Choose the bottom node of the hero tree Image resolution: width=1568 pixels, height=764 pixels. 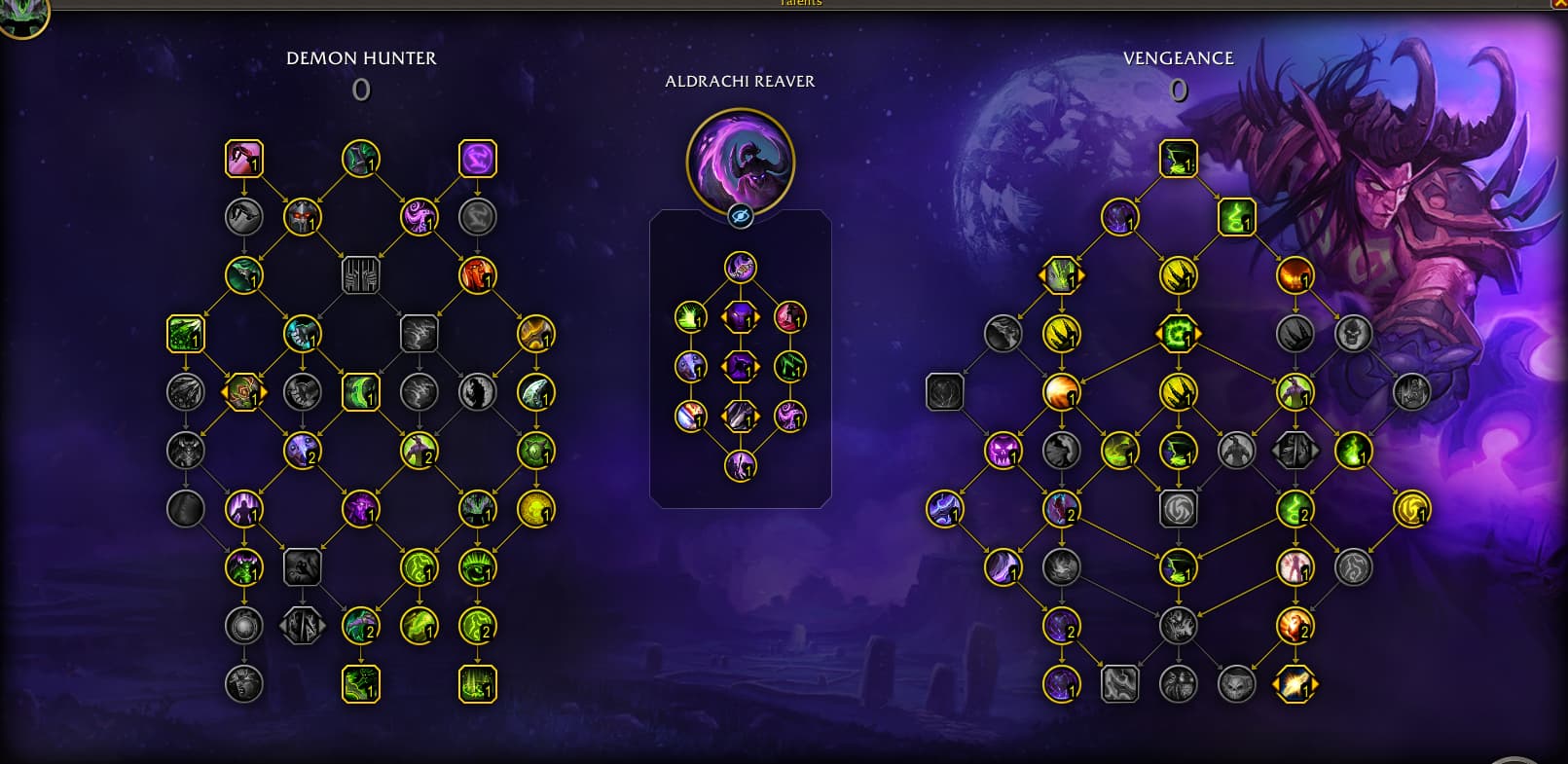click(x=740, y=466)
